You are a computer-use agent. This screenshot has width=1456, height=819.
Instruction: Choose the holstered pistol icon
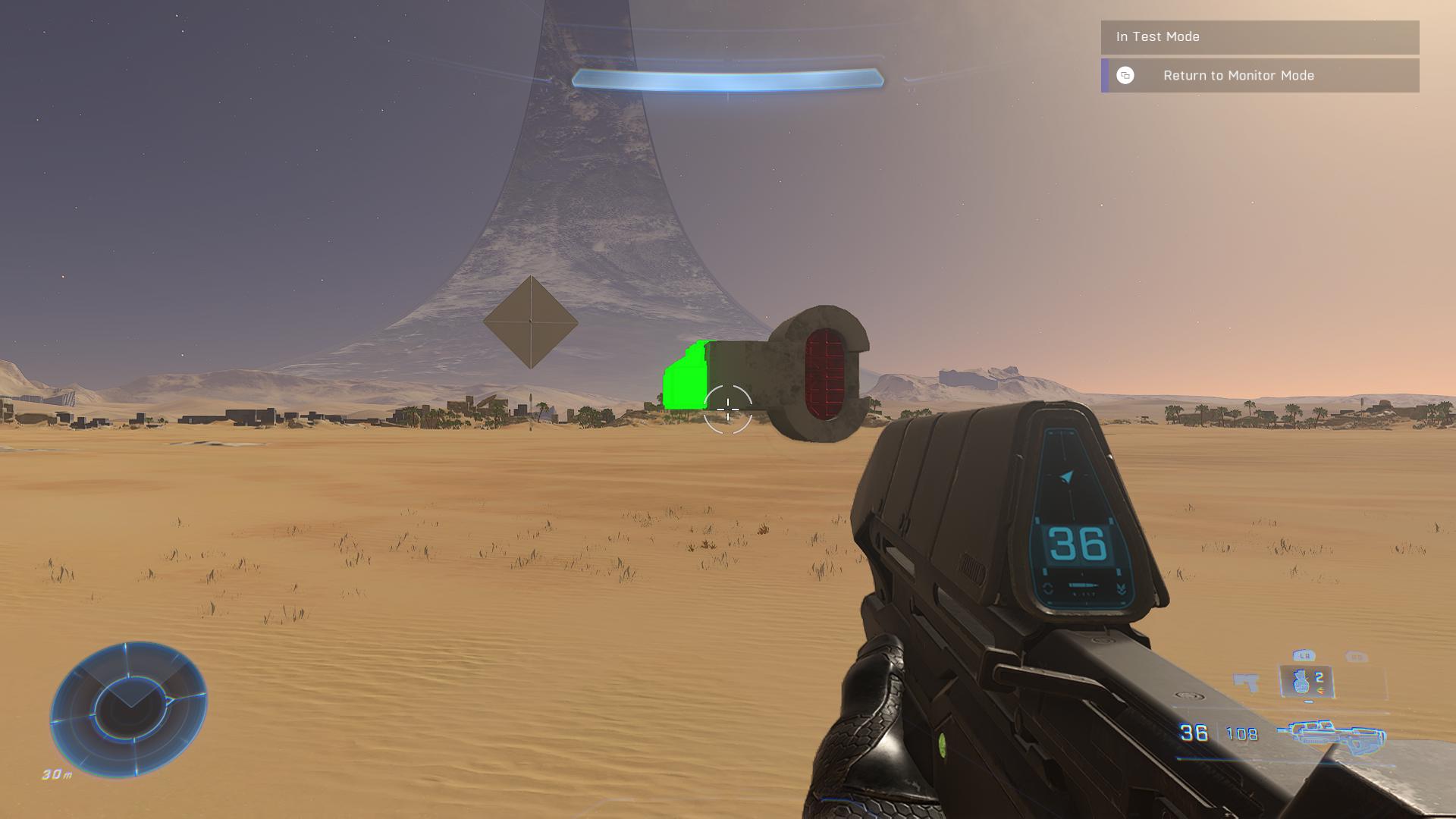tap(1245, 682)
